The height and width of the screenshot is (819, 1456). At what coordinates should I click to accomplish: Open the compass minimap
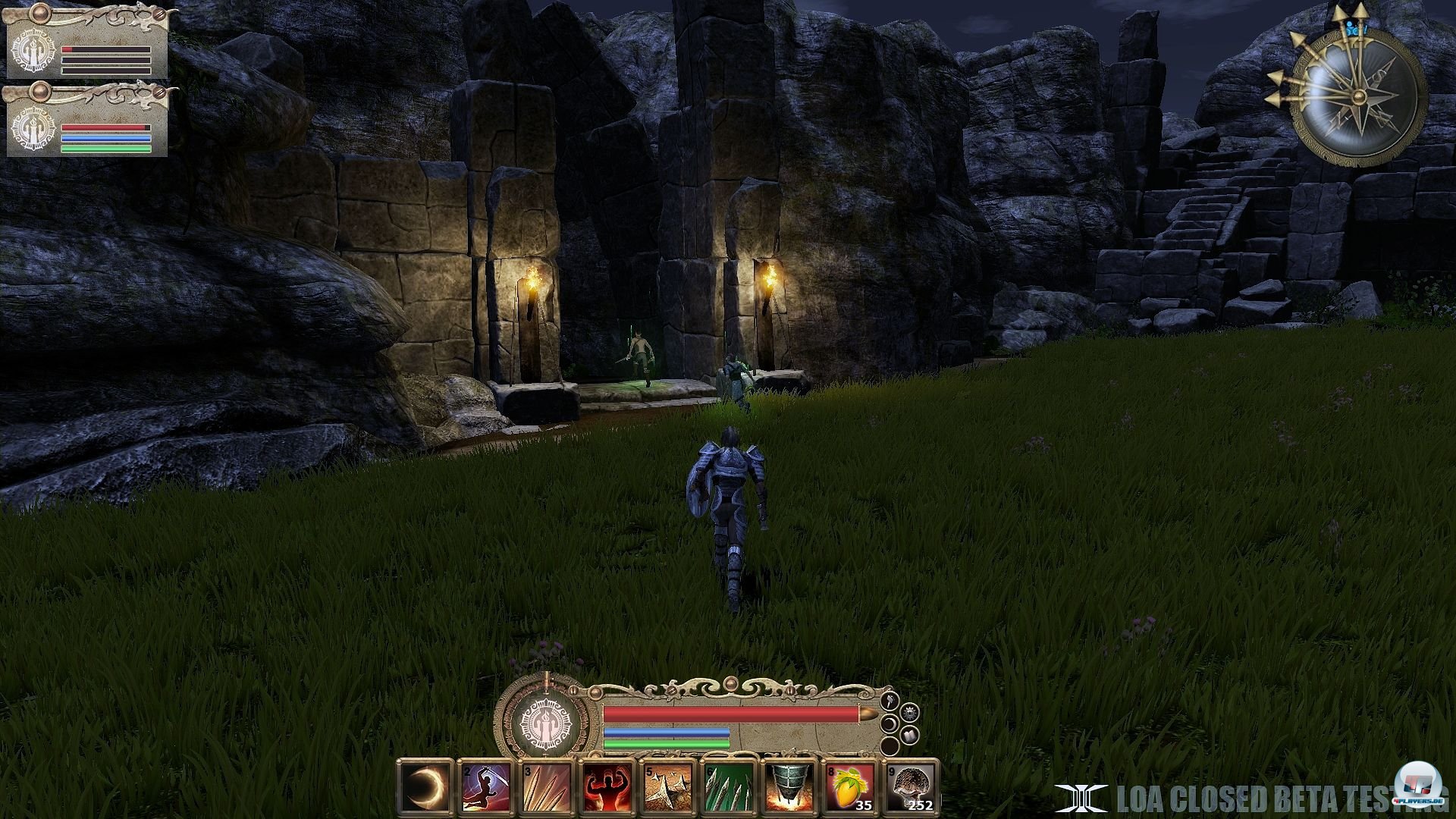click(x=1357, y=99)
